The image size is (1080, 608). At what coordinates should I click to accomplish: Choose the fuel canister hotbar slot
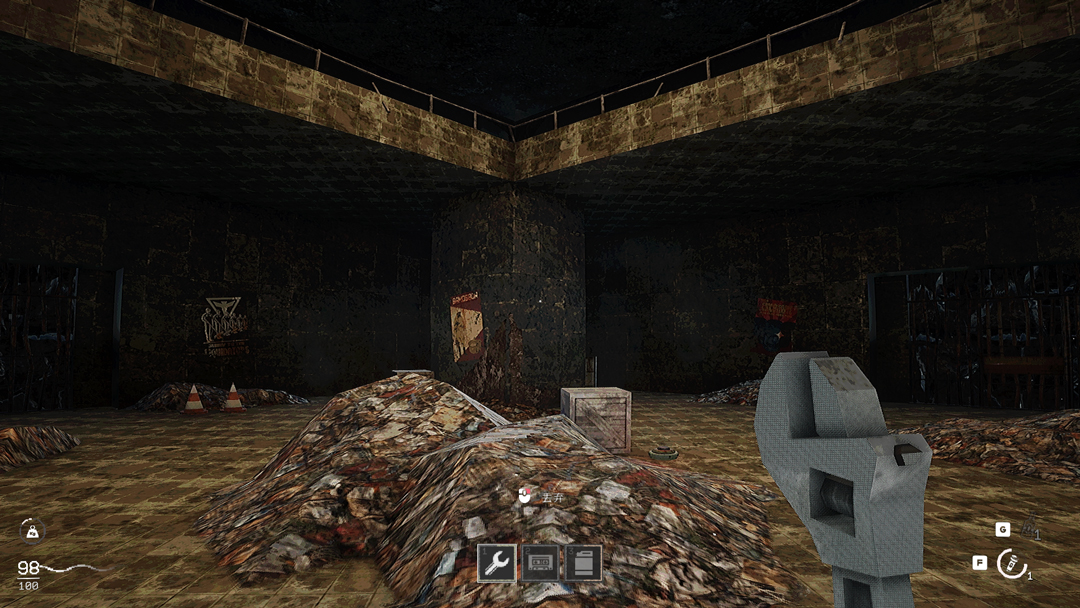point(583,563)
